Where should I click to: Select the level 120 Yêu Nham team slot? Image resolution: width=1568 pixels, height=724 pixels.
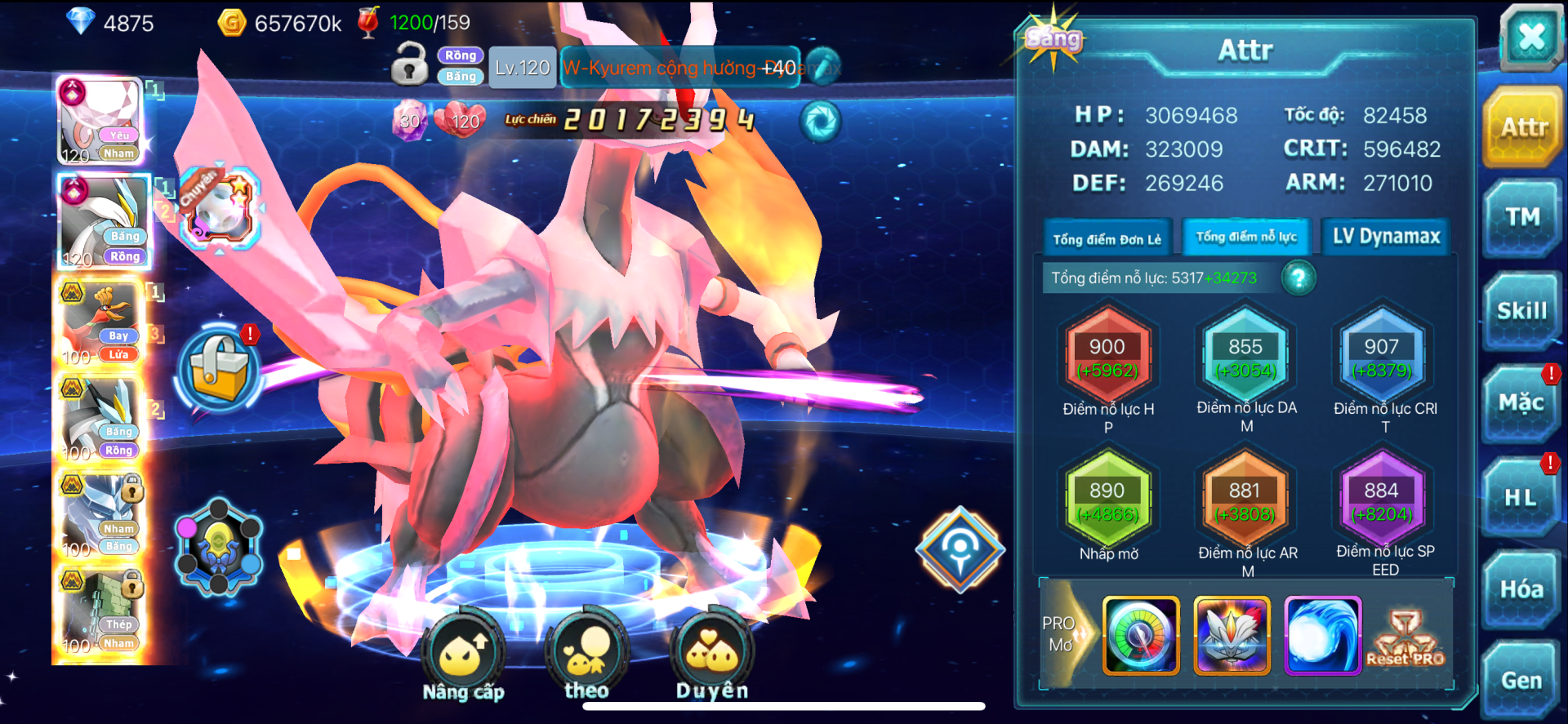point(101,121)
